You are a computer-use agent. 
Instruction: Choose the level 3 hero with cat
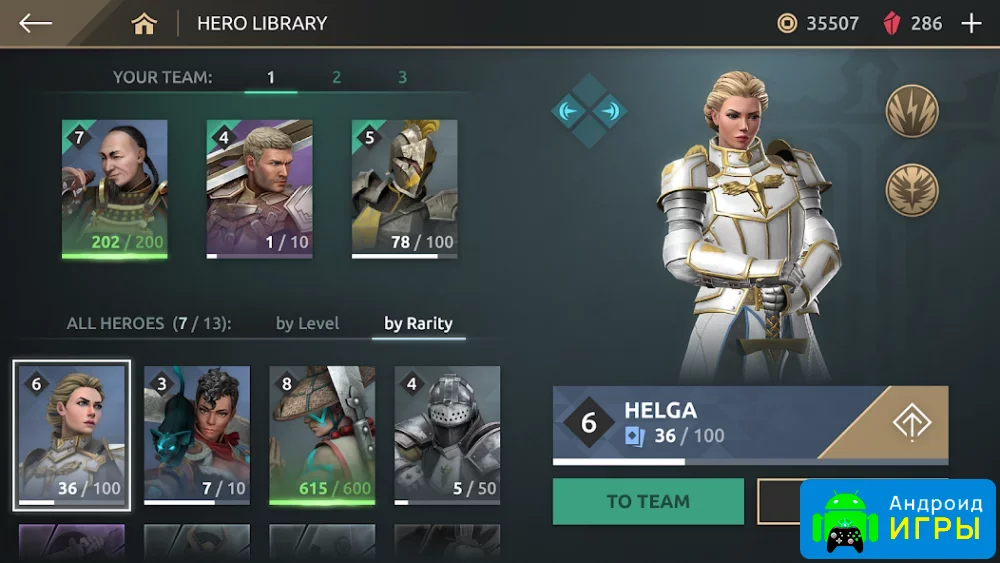pyautogui.click(x=197, y=434)
